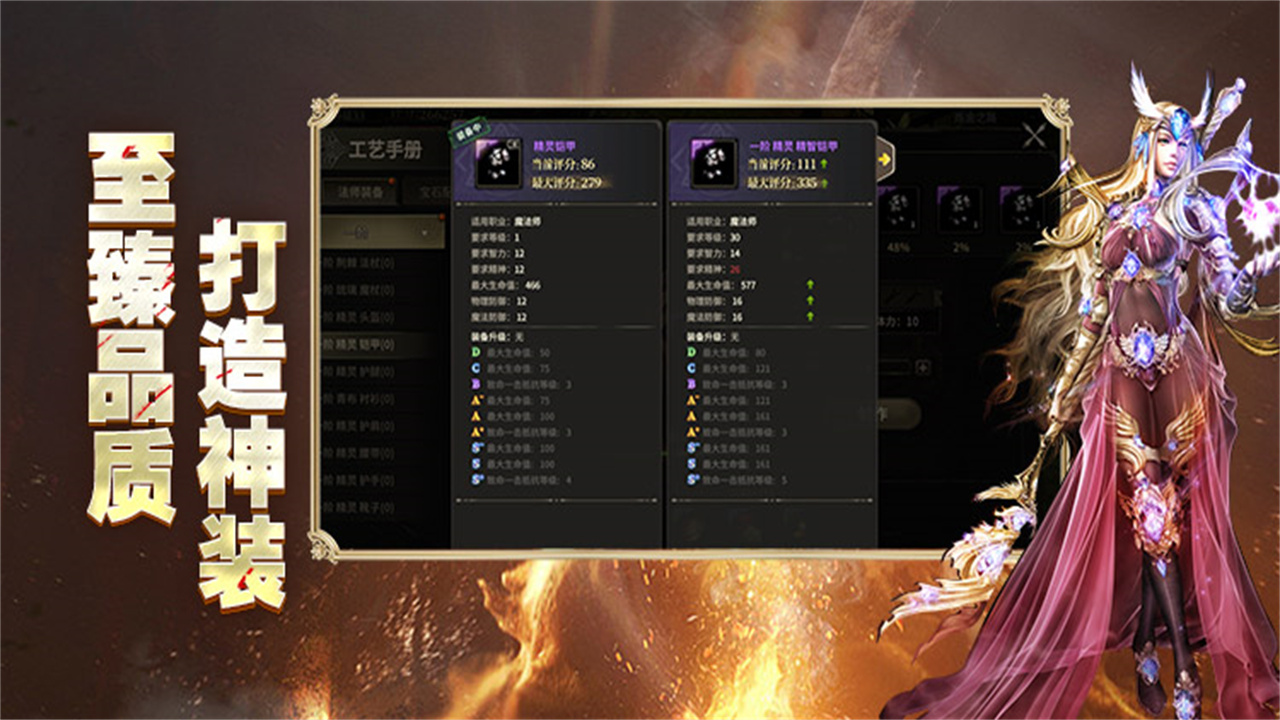The image size is (1280, 720).
Task: Click the green up arrow beside 最大生命值 577
Action: (810, 284)
